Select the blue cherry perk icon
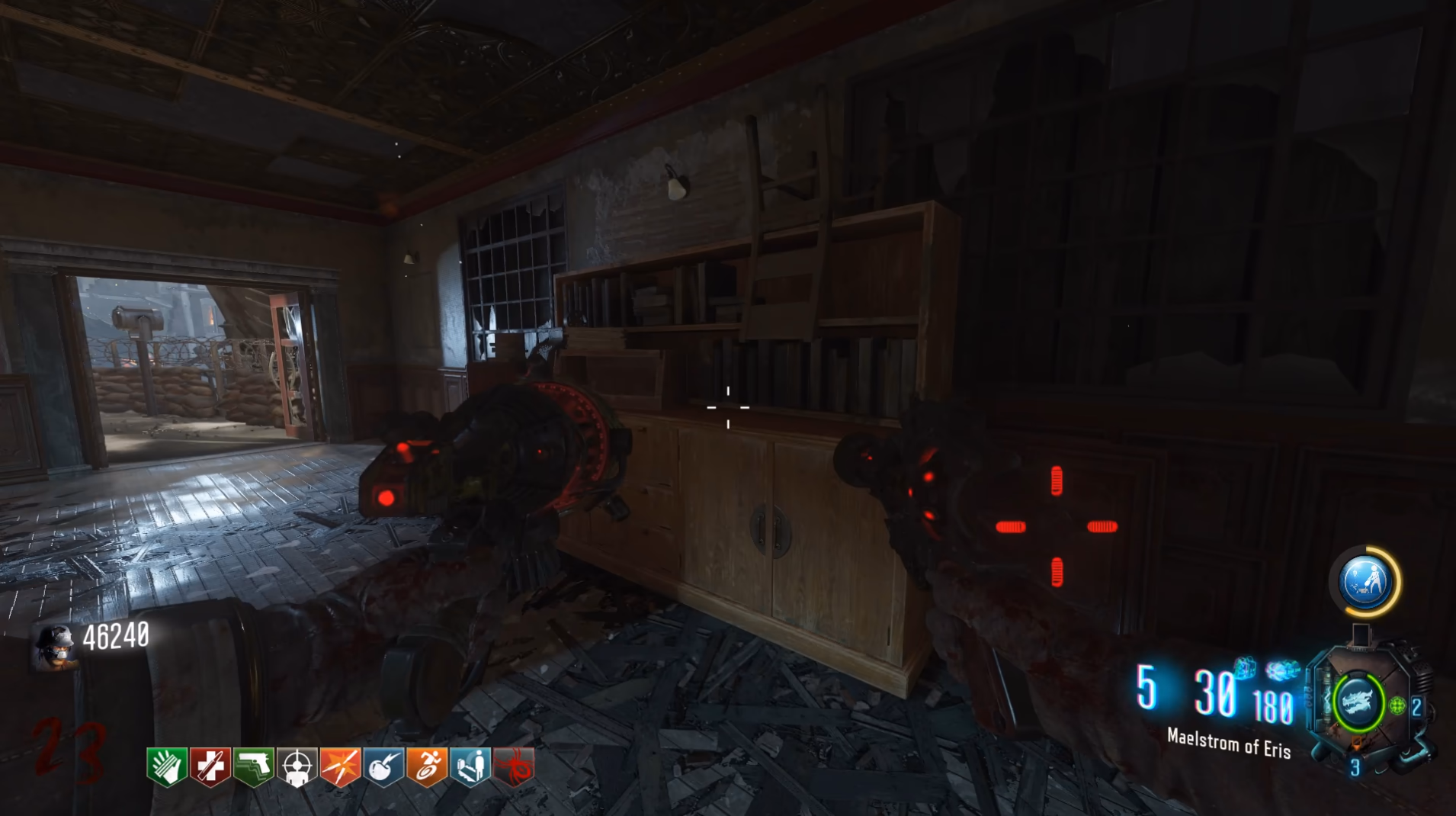 [383, 766]
